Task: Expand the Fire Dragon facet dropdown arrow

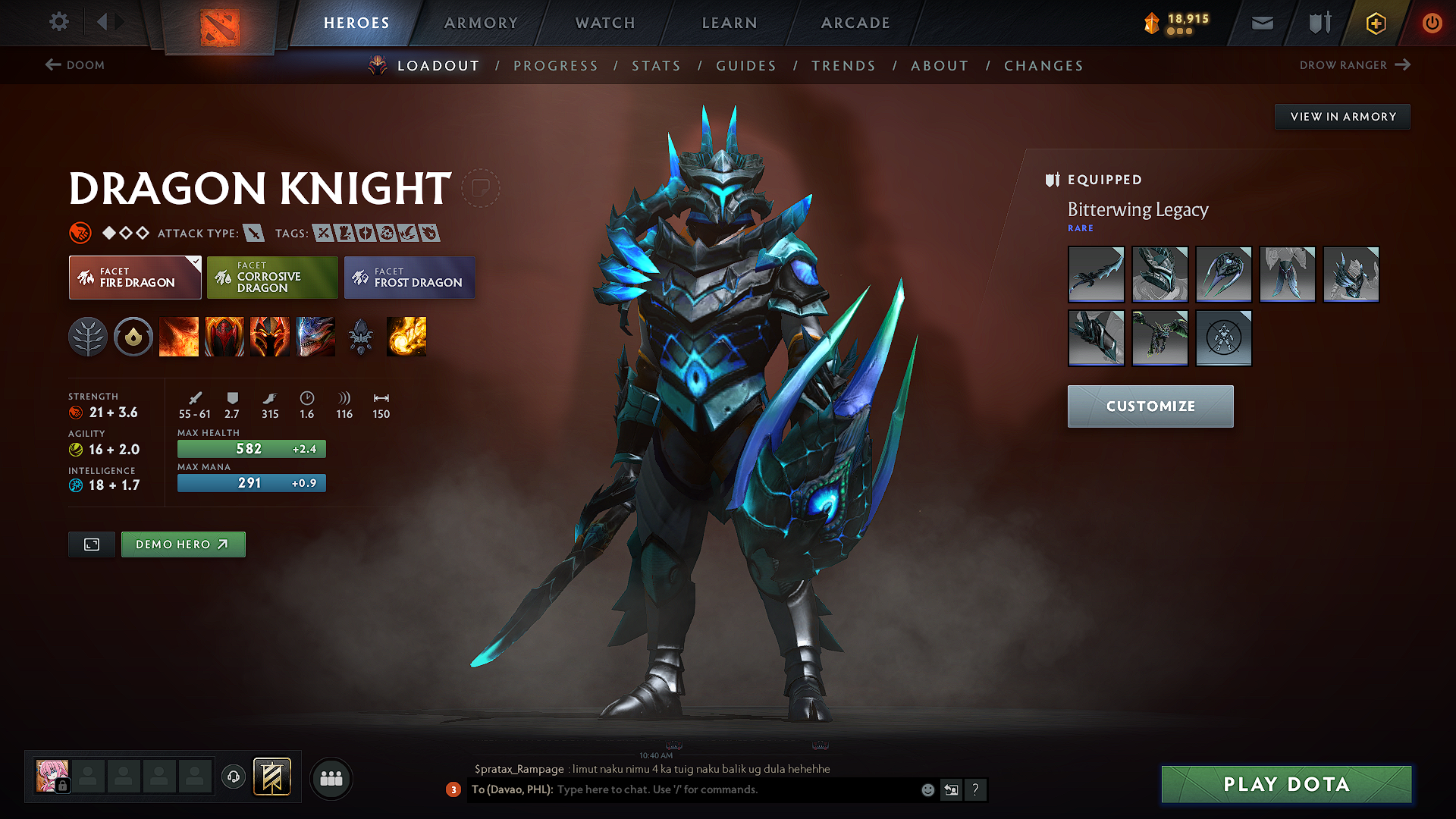Action: (x=196, y=261)
